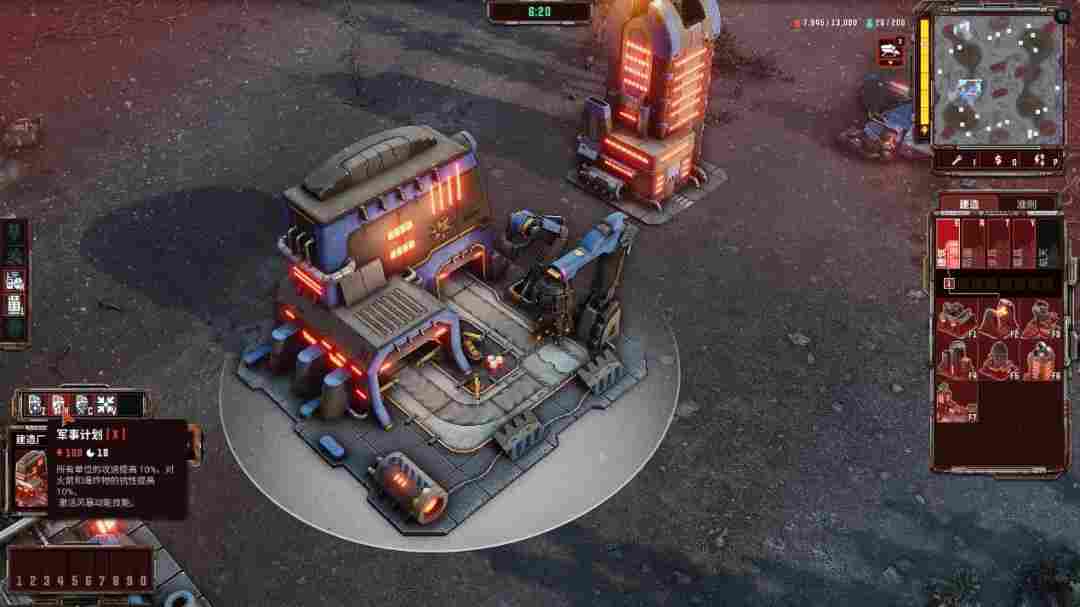Click the vehicle notification icon beside the minimap
Viewport: 1080px width, 607px height.
point(891,50)
